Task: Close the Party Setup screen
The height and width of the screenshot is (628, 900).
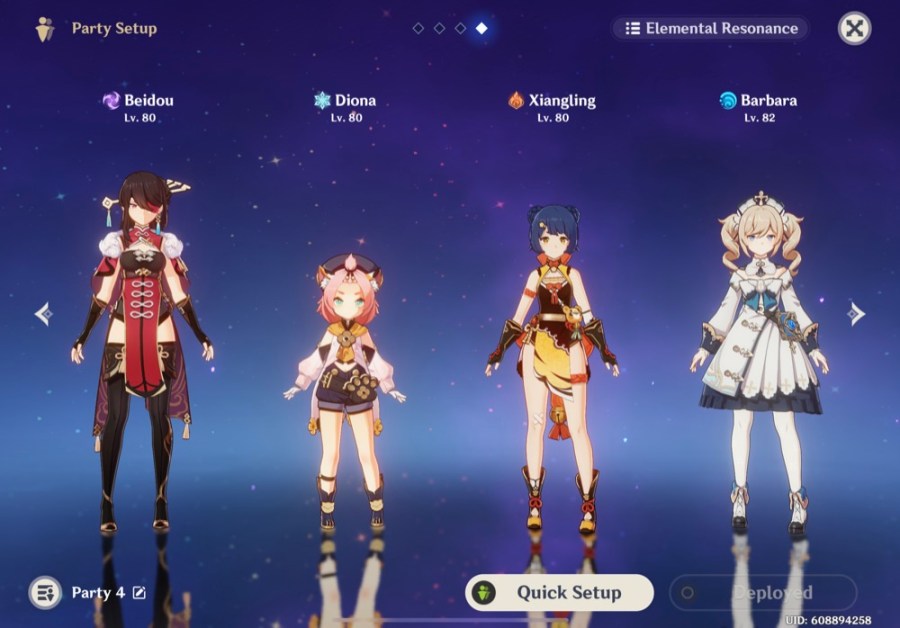Action: (x=854, y=28)
